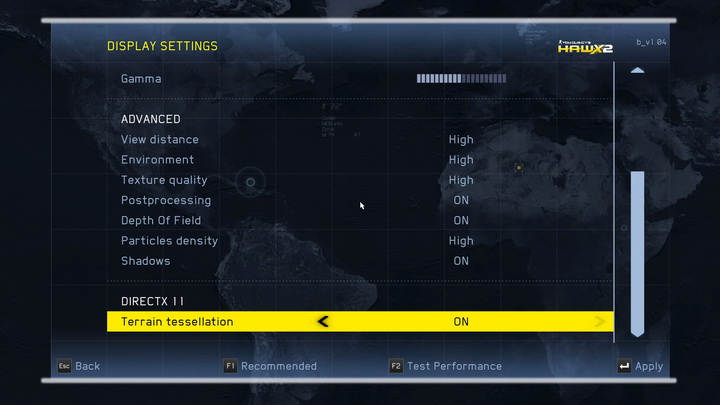Click the scrollbar up arrow

point(637,71)
